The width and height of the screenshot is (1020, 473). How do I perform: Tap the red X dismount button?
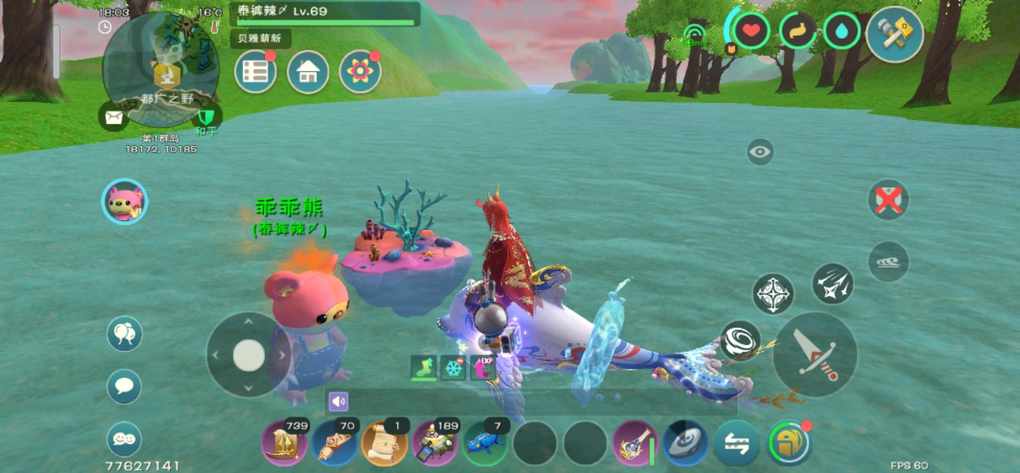tap(888, 199)
